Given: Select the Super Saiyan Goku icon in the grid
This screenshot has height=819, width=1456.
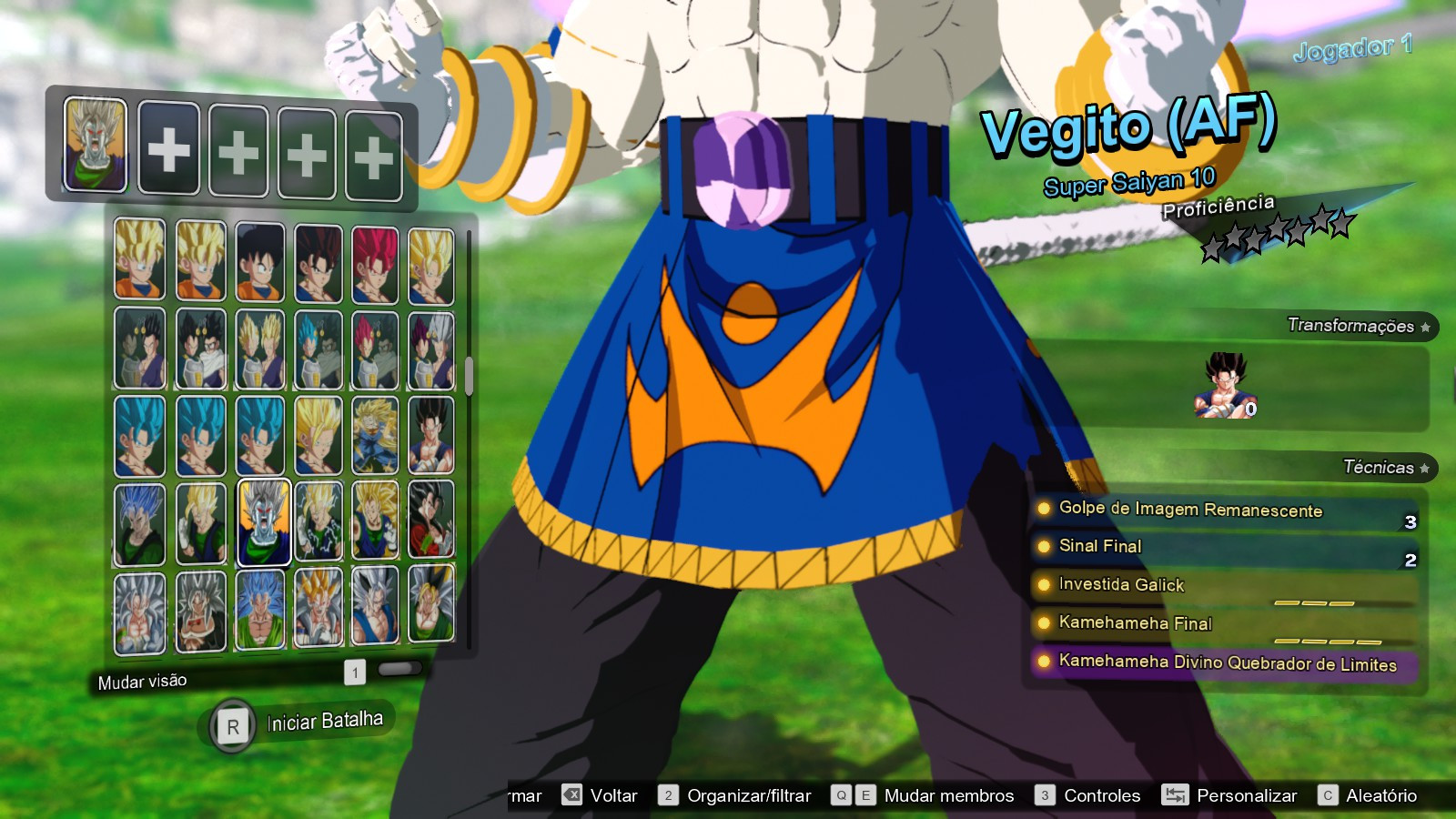Looking at the screenshot, I should click(138, 260).
